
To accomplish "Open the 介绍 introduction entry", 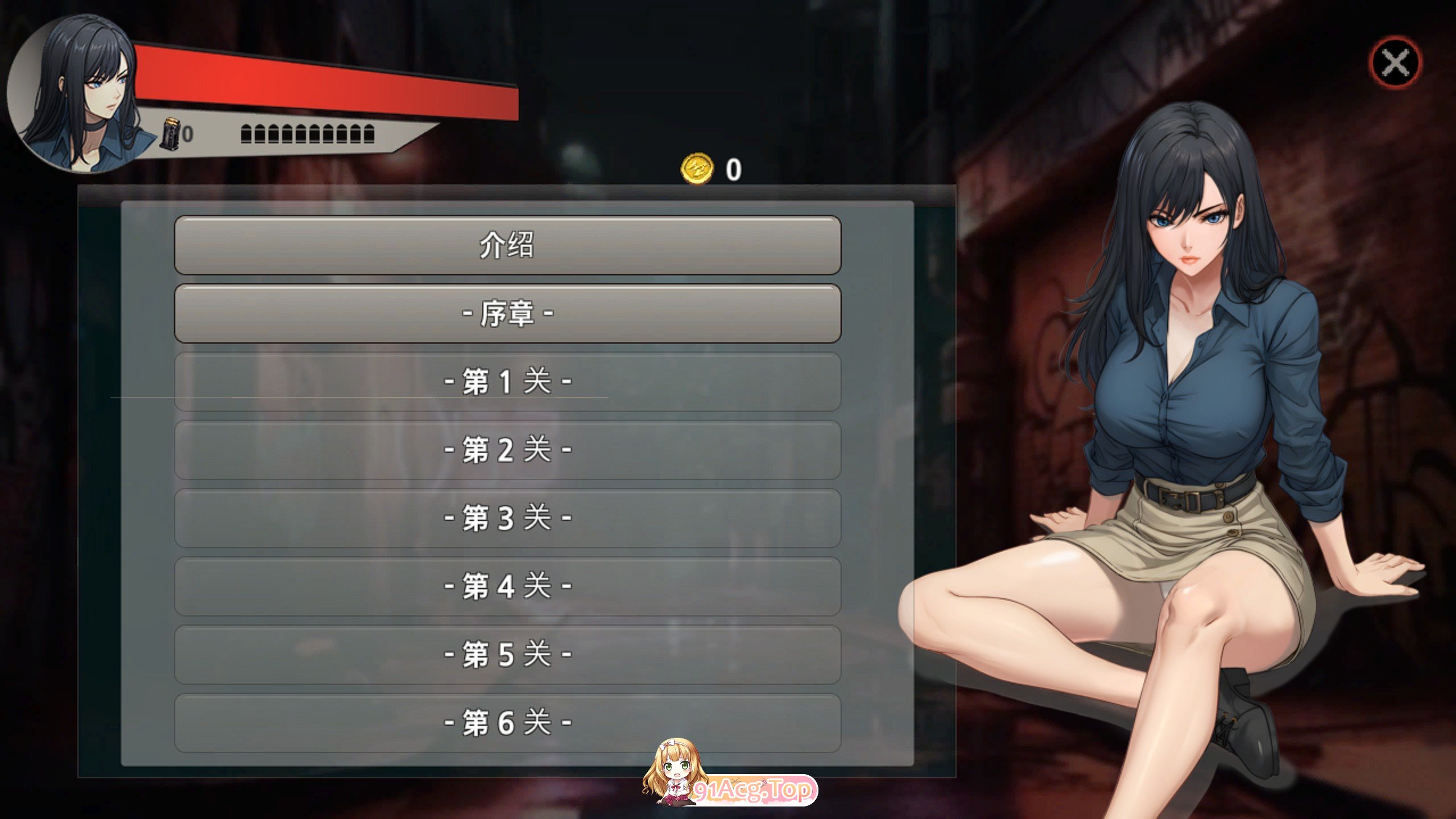I will pyautogui.click(x=507, y=245).
